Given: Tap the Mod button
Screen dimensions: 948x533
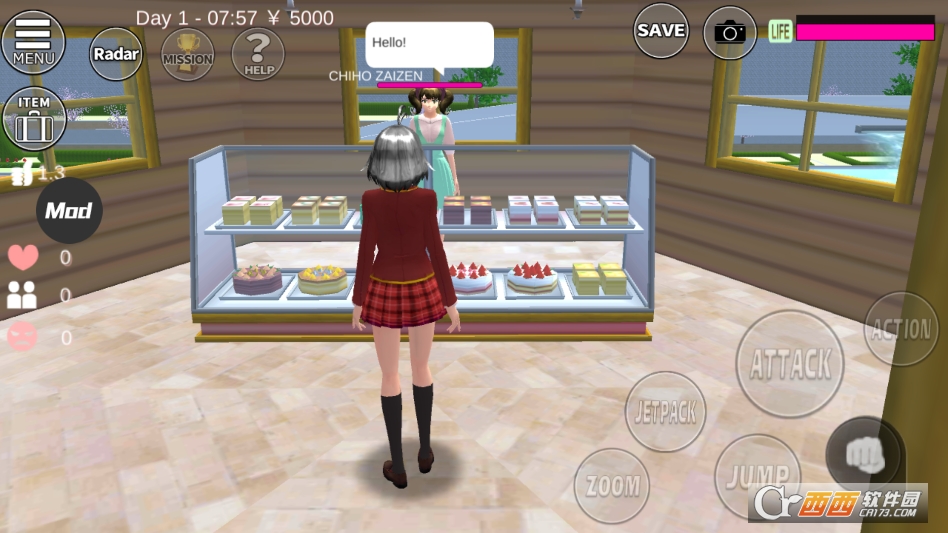Looking at the screenshot, I should pyautogui.click(x=69, y=211).
